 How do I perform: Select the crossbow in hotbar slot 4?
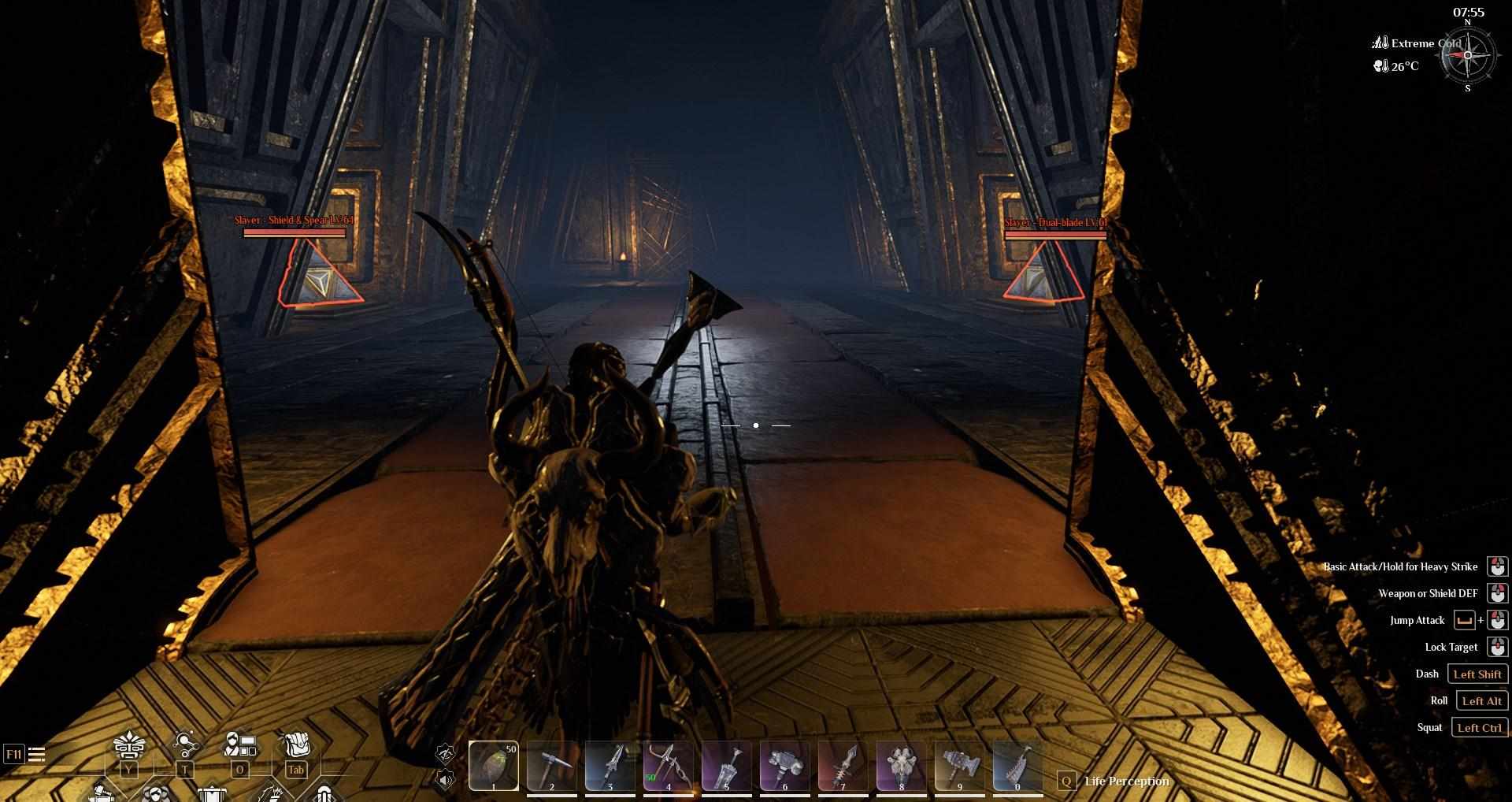(x=669, y=763)
